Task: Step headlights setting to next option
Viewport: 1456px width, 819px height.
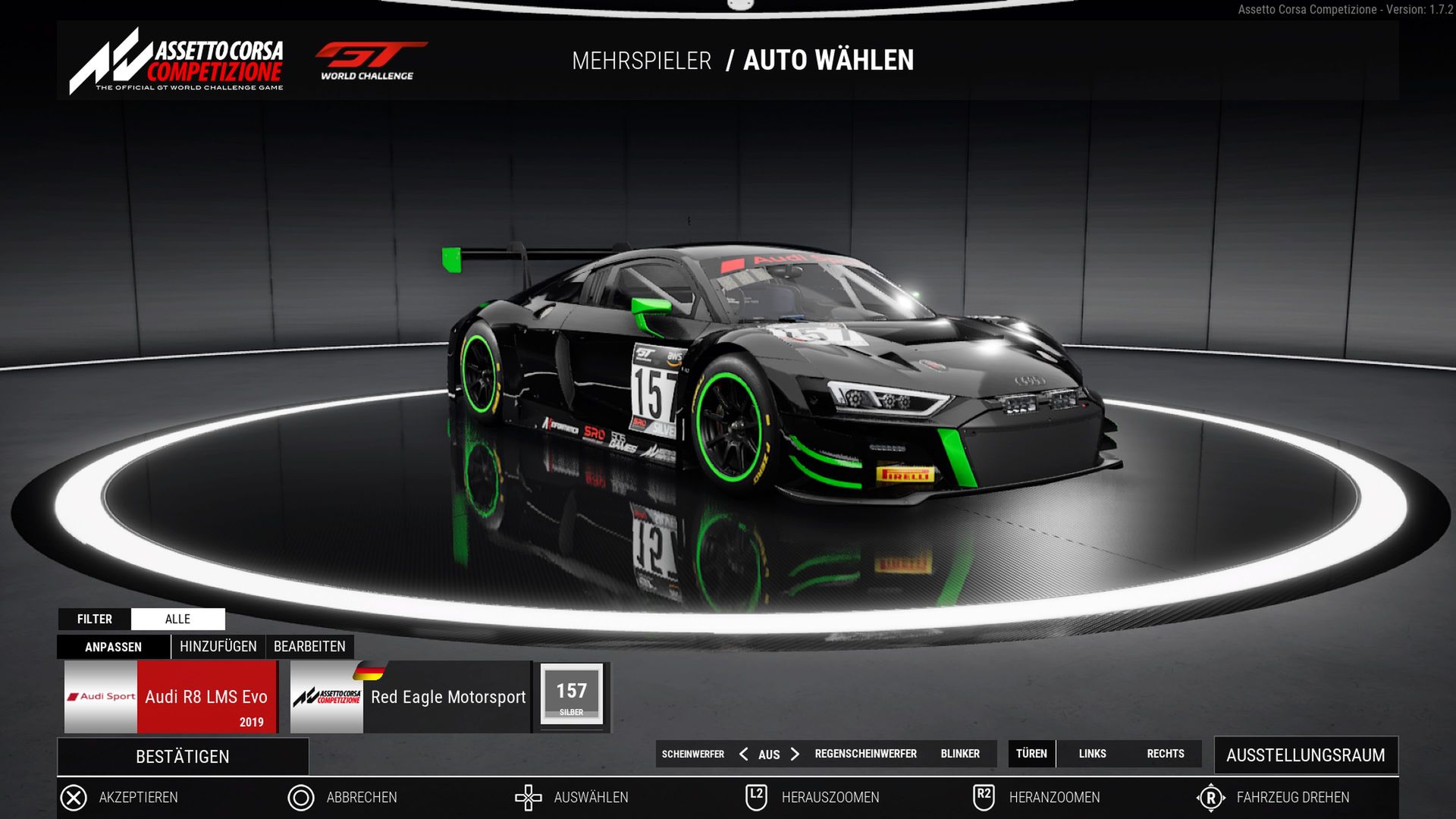Action: (795, 754)
